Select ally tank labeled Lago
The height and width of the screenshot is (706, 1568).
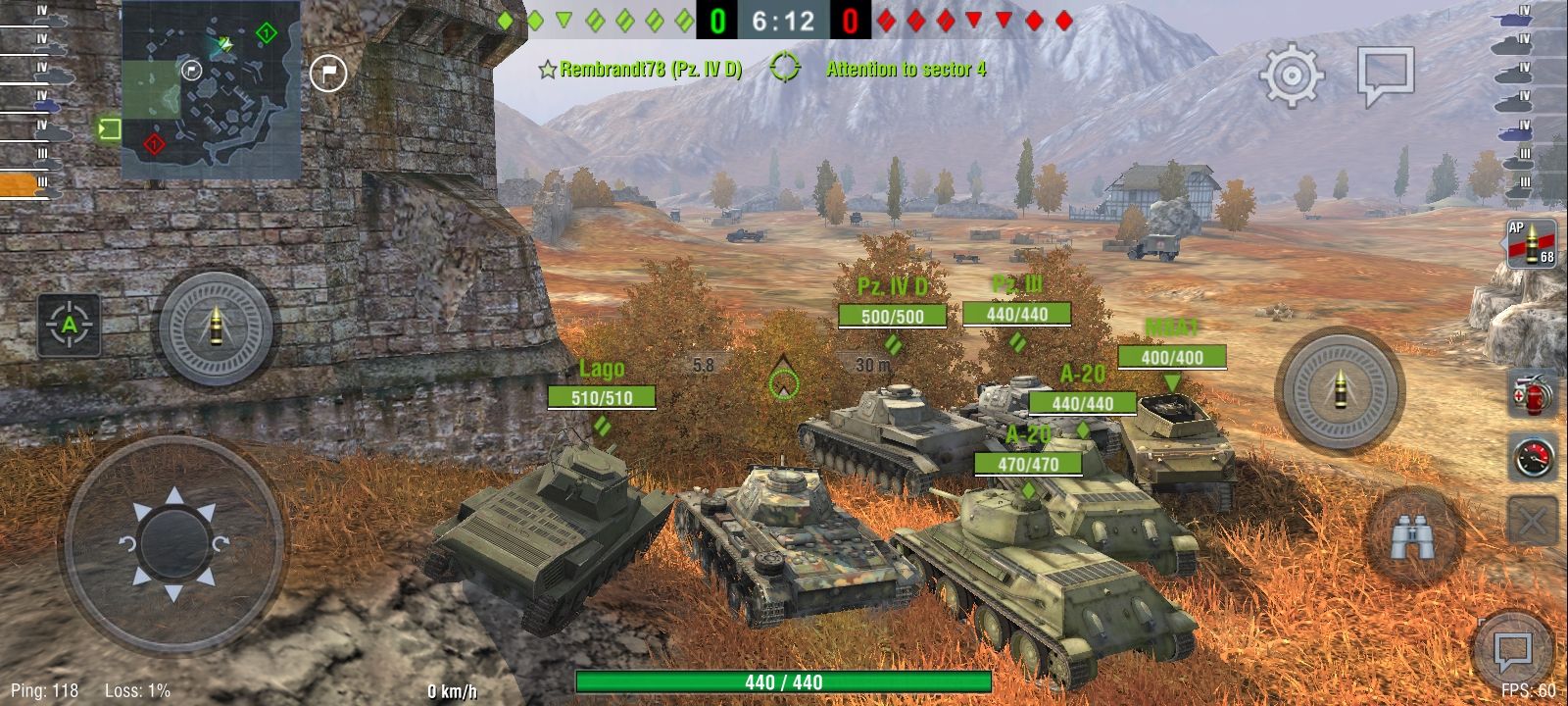pos(602,370)
